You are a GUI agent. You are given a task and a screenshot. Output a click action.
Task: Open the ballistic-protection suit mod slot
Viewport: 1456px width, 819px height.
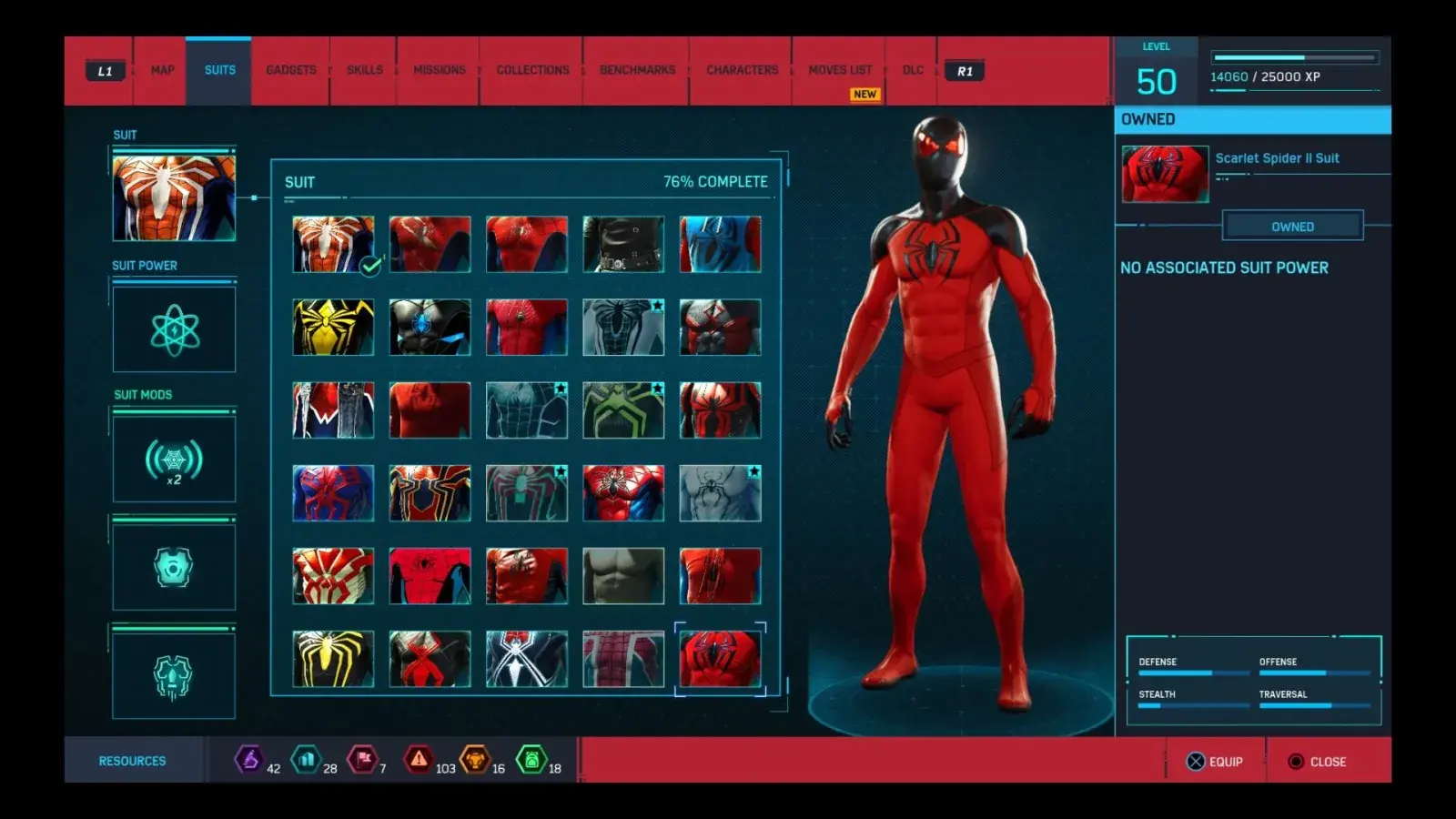174,674
